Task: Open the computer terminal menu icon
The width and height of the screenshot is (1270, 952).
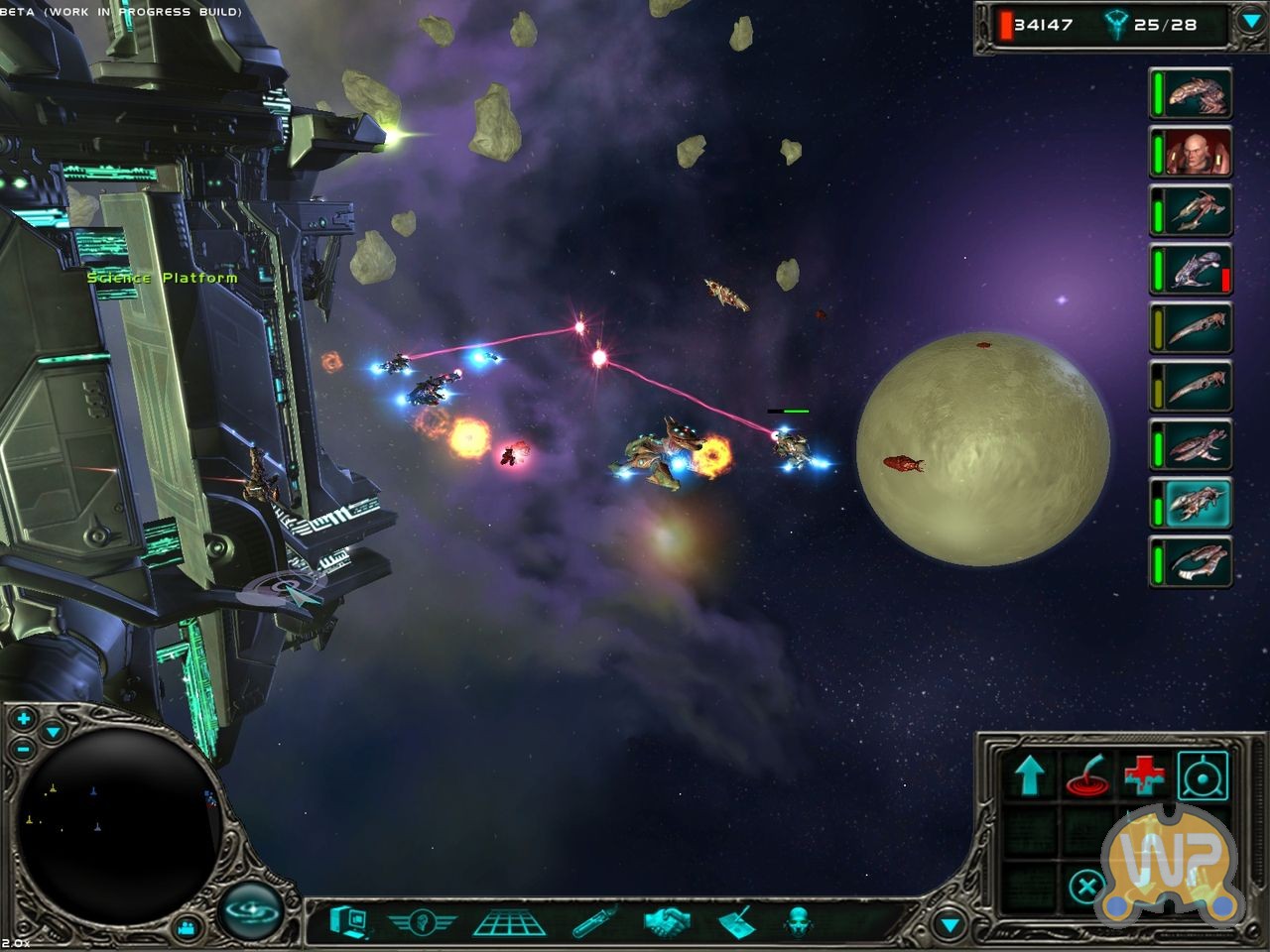Action: coord(349,921)
